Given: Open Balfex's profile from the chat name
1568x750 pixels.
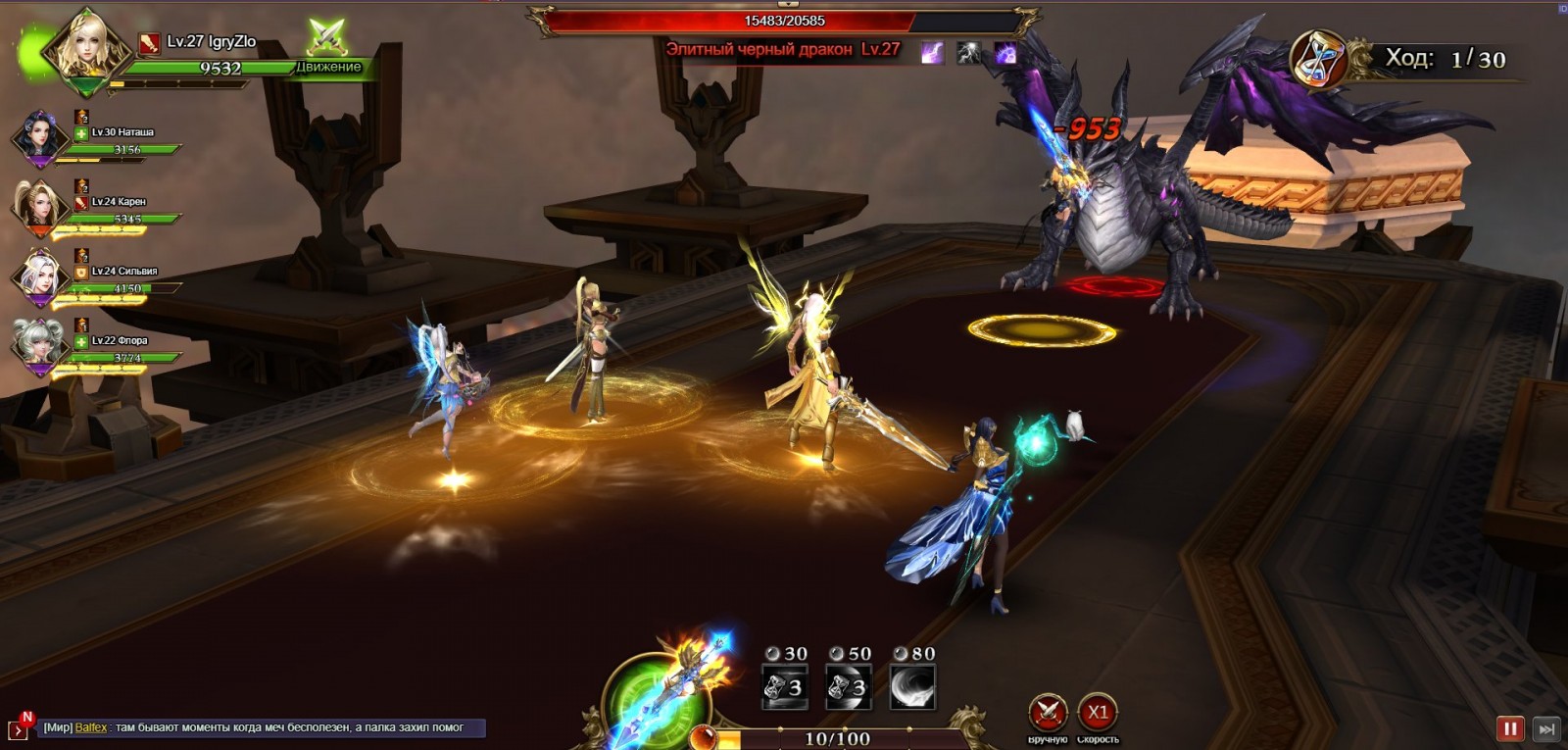Looking at the screenshot, I should tap(91, 727).
